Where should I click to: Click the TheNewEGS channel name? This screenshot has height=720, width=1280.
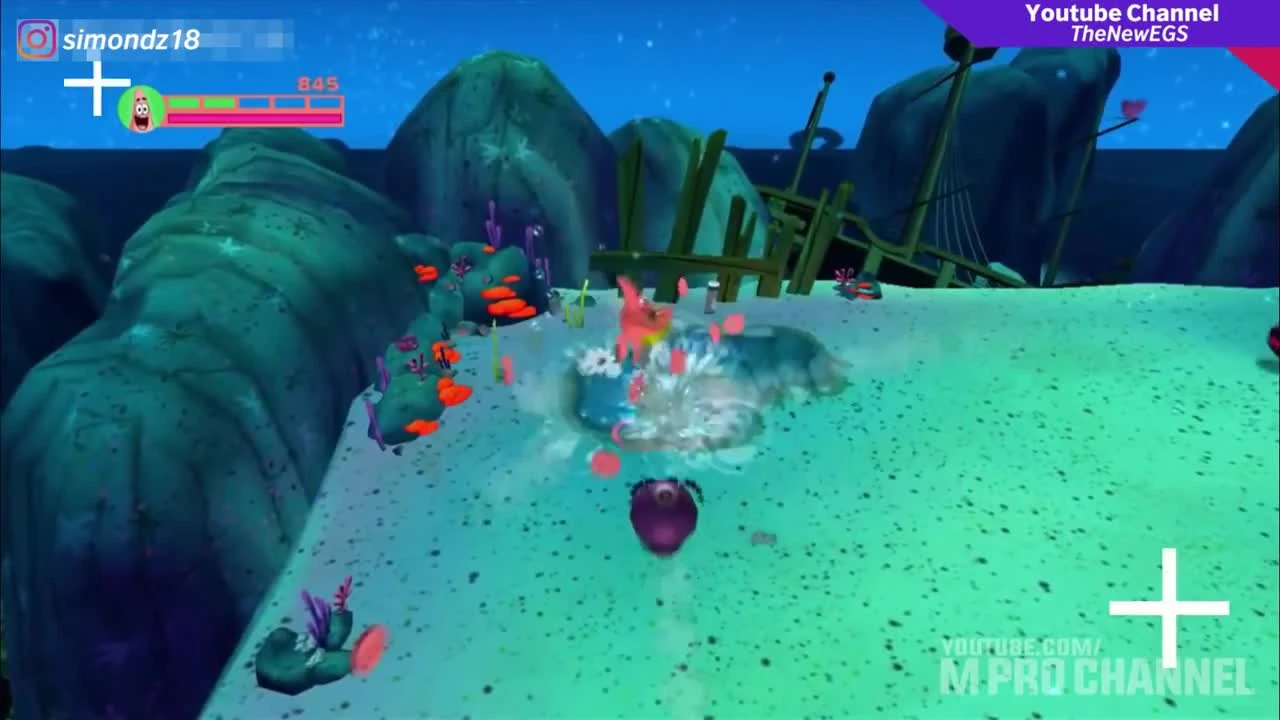pos(1131,33)
